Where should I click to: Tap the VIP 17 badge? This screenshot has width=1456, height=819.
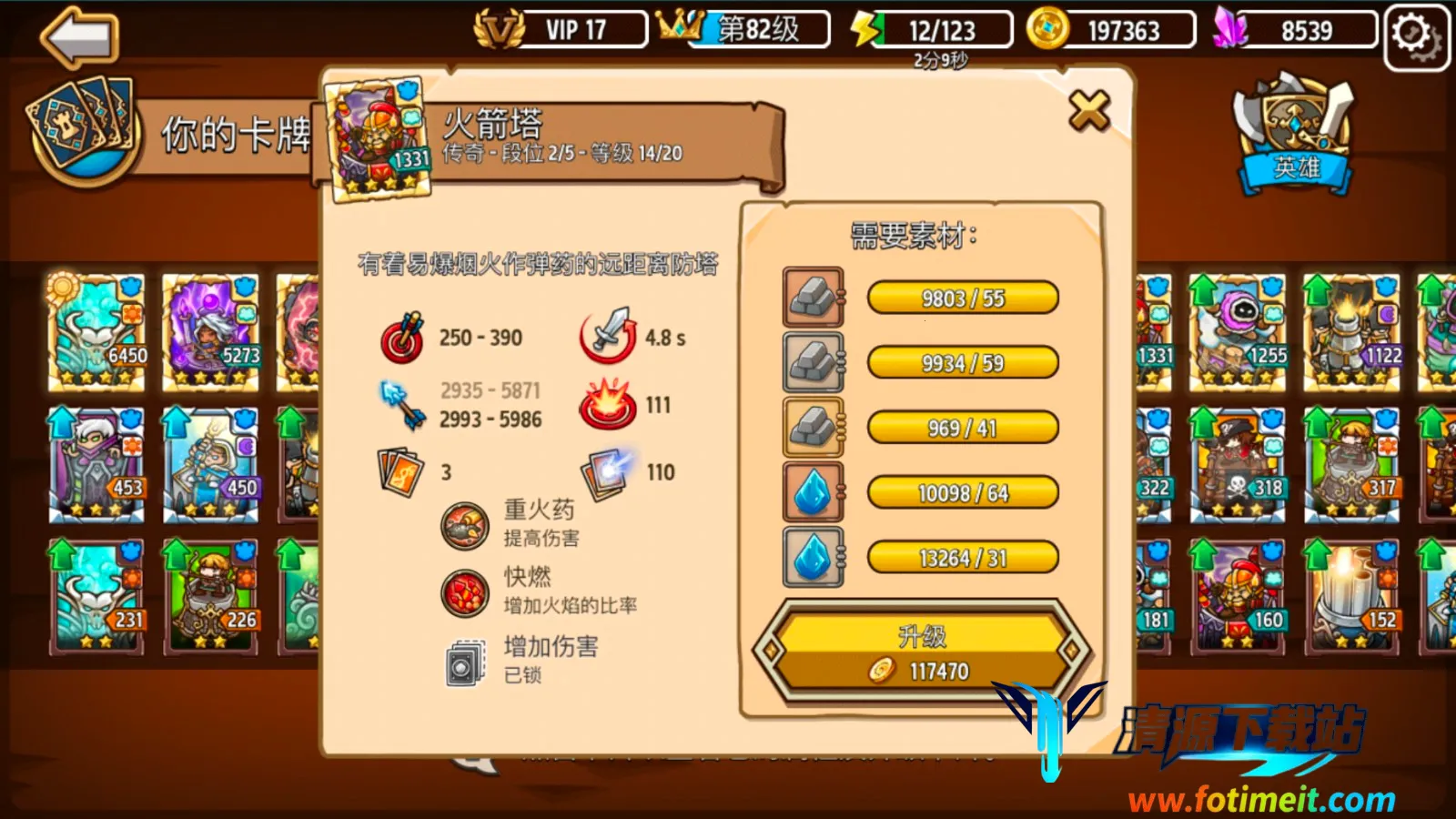pyautogui.click(x=561, y=28)
